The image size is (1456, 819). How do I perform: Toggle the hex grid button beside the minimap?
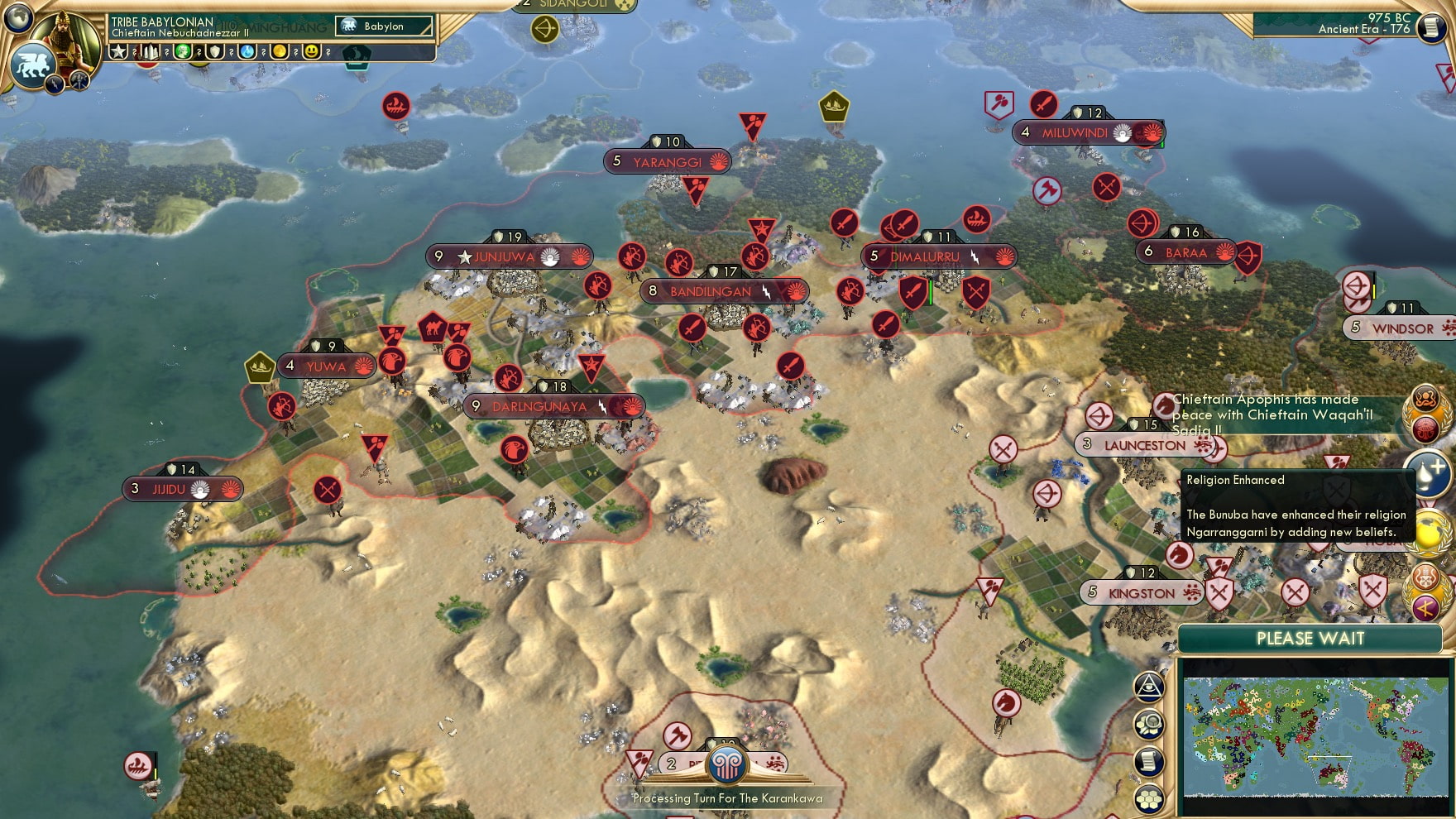(1150, 798)
